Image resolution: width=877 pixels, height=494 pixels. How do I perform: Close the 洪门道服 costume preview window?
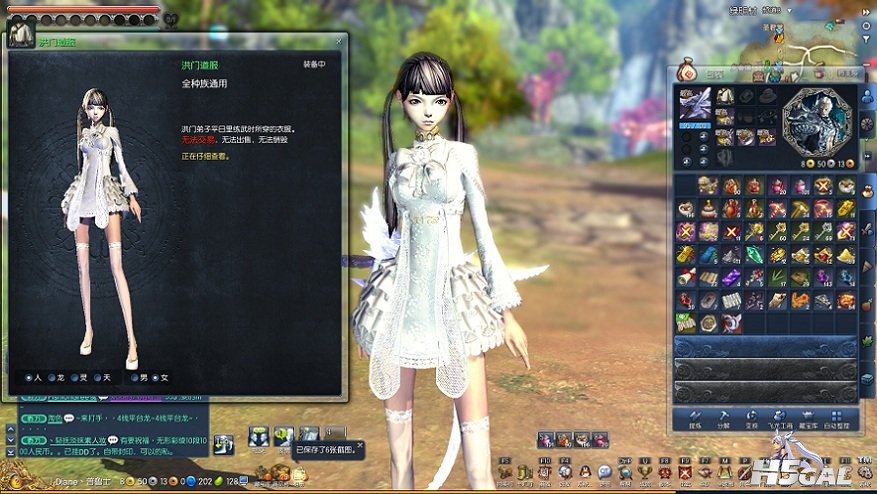[339, 41]
